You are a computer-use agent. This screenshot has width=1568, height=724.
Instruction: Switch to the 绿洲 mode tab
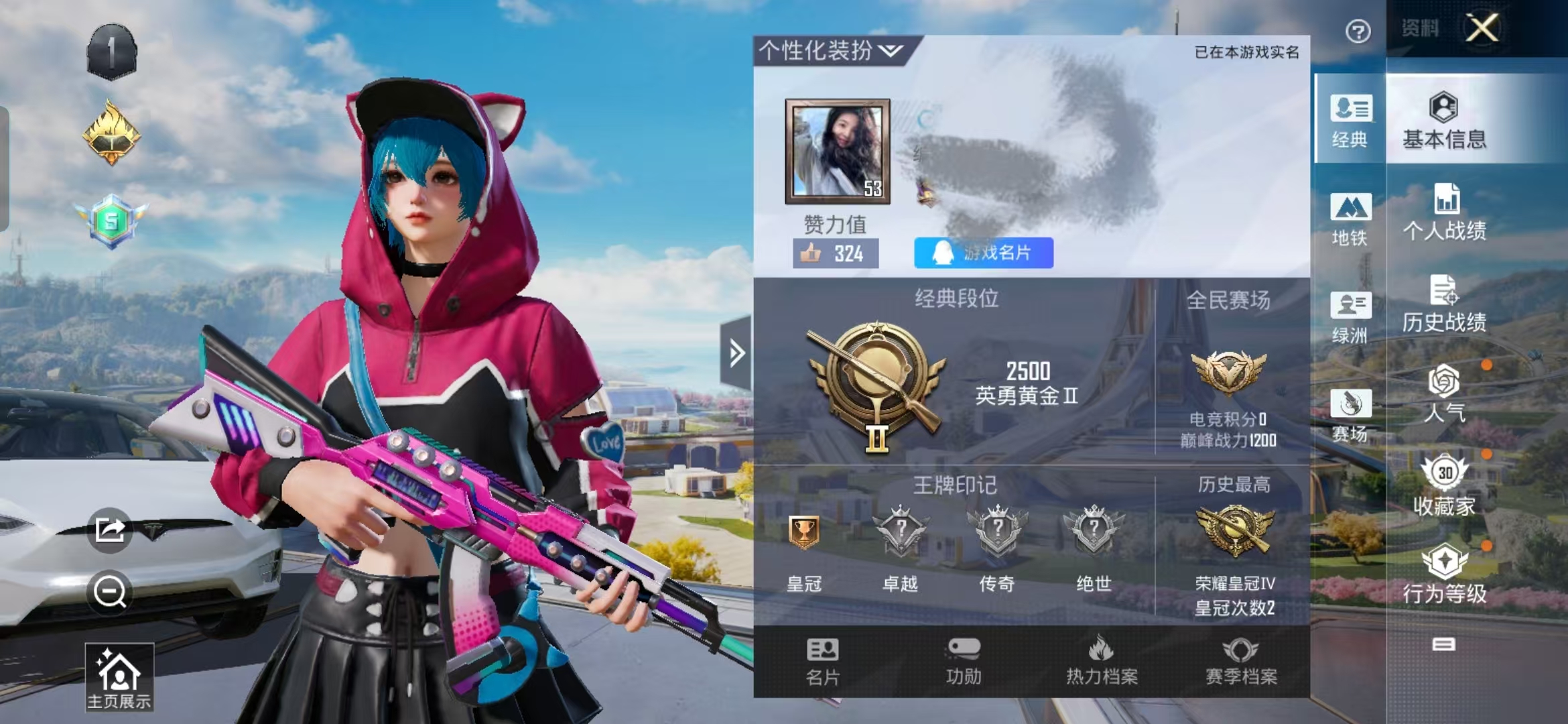[1350, 317]
